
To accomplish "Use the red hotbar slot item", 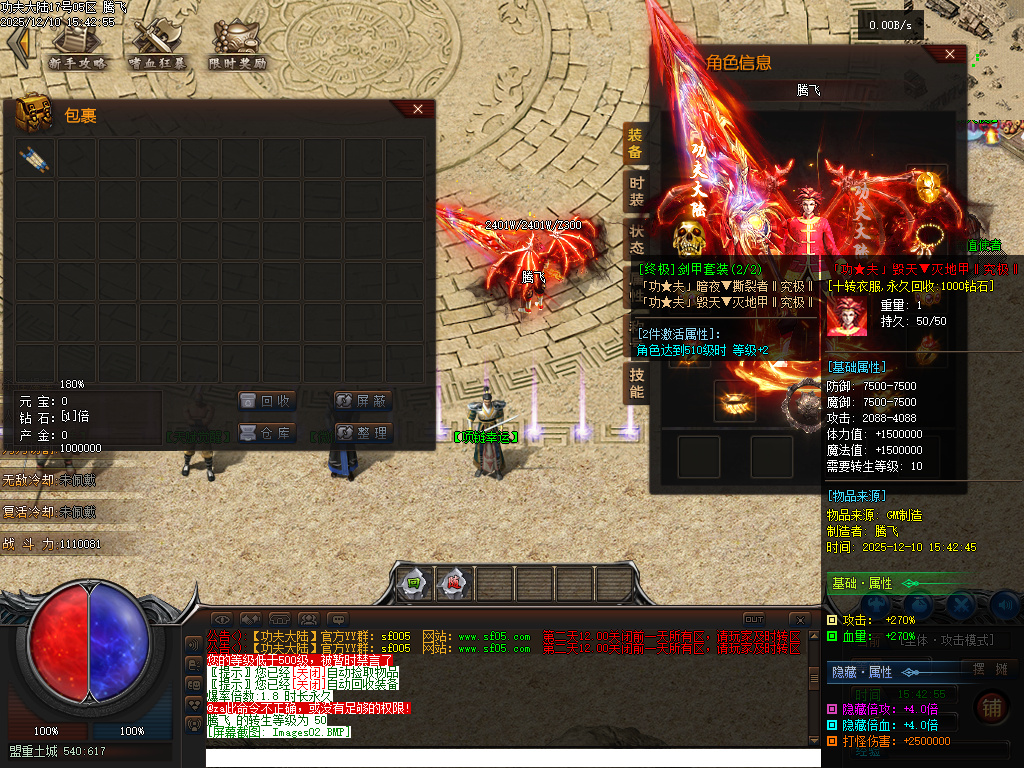I will (x=453, y=582).
